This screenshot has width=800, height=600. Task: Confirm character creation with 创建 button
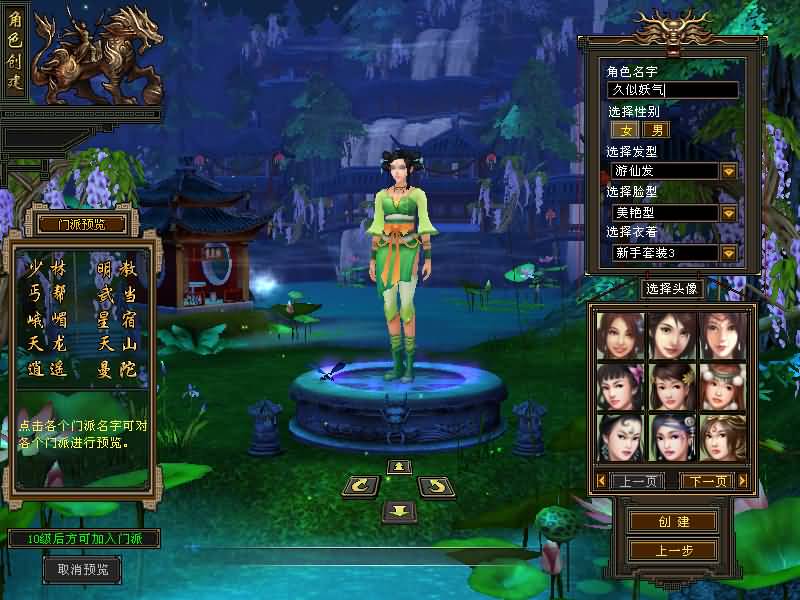tap(673, 522)
